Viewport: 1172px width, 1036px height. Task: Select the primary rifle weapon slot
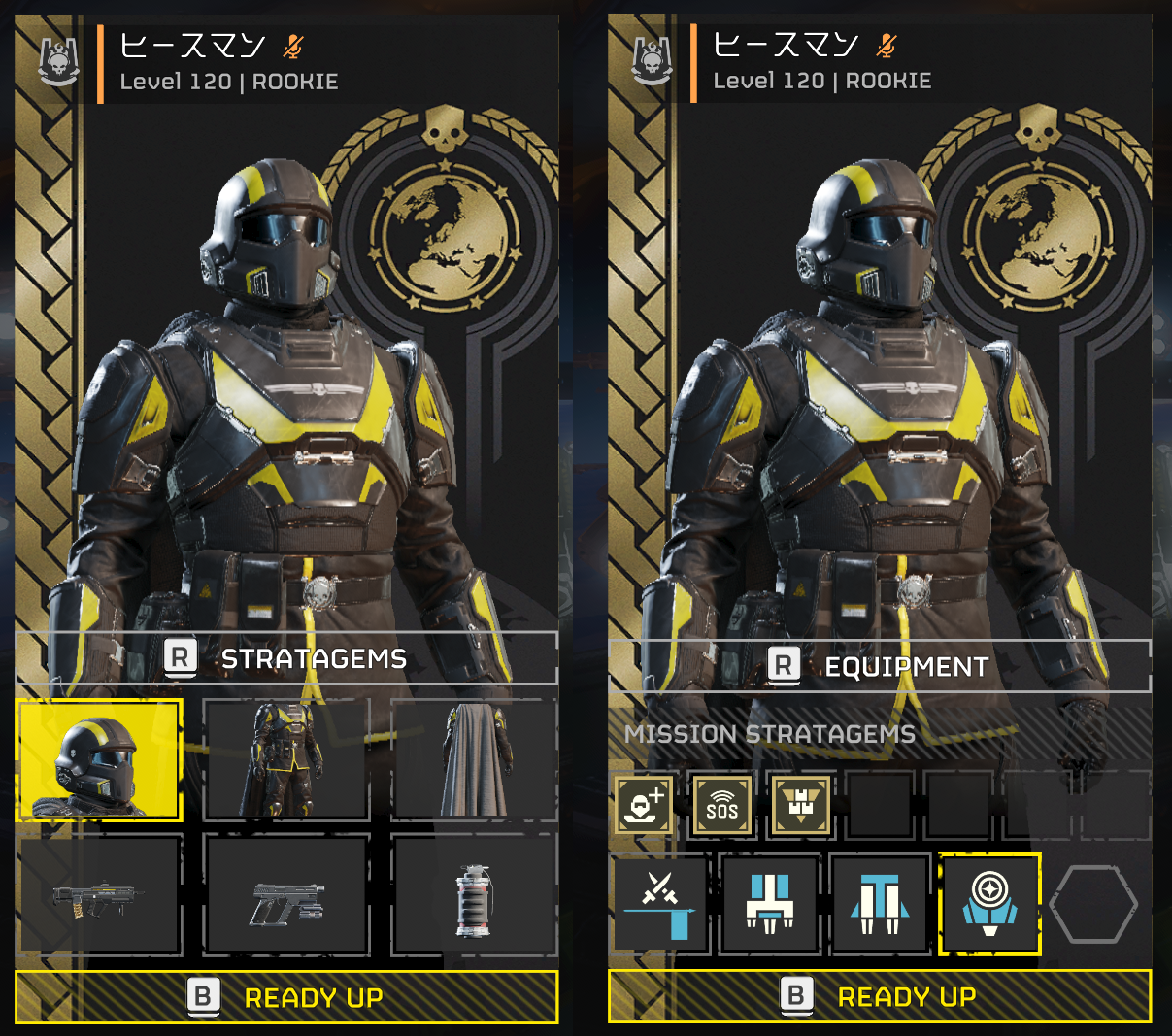click(100, 894)
